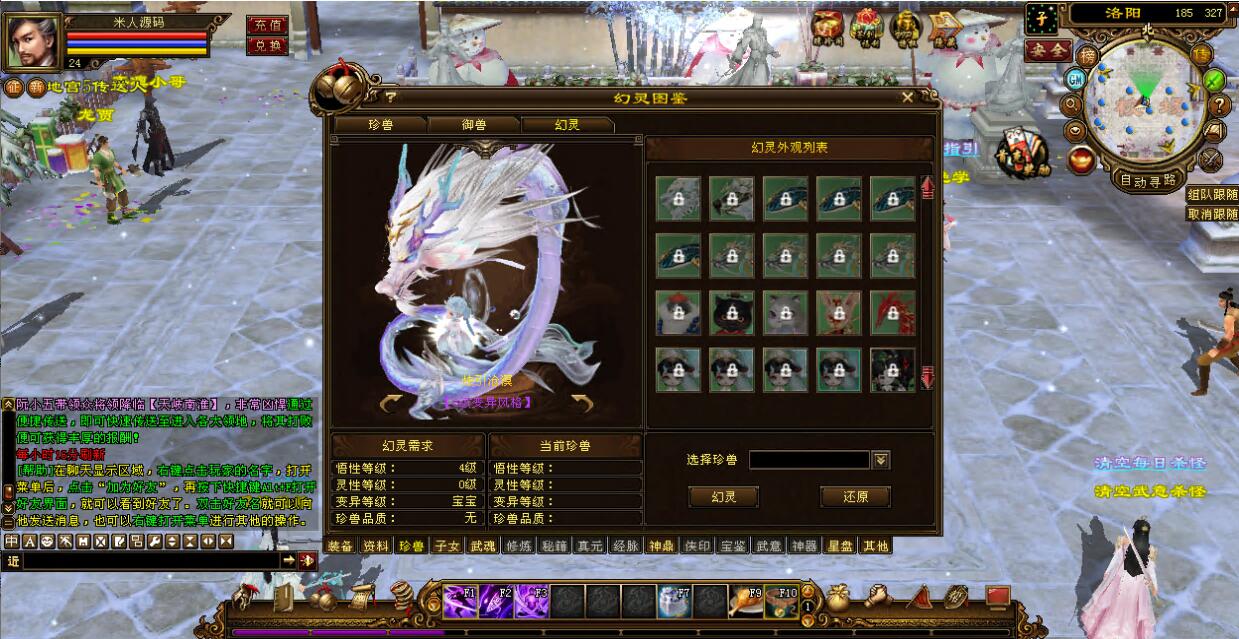Image resolution: width=1239 pixels, height=639 pixels.
Task: Close the 幻灵图鉴 window
Action: click(x=907, y=97)
